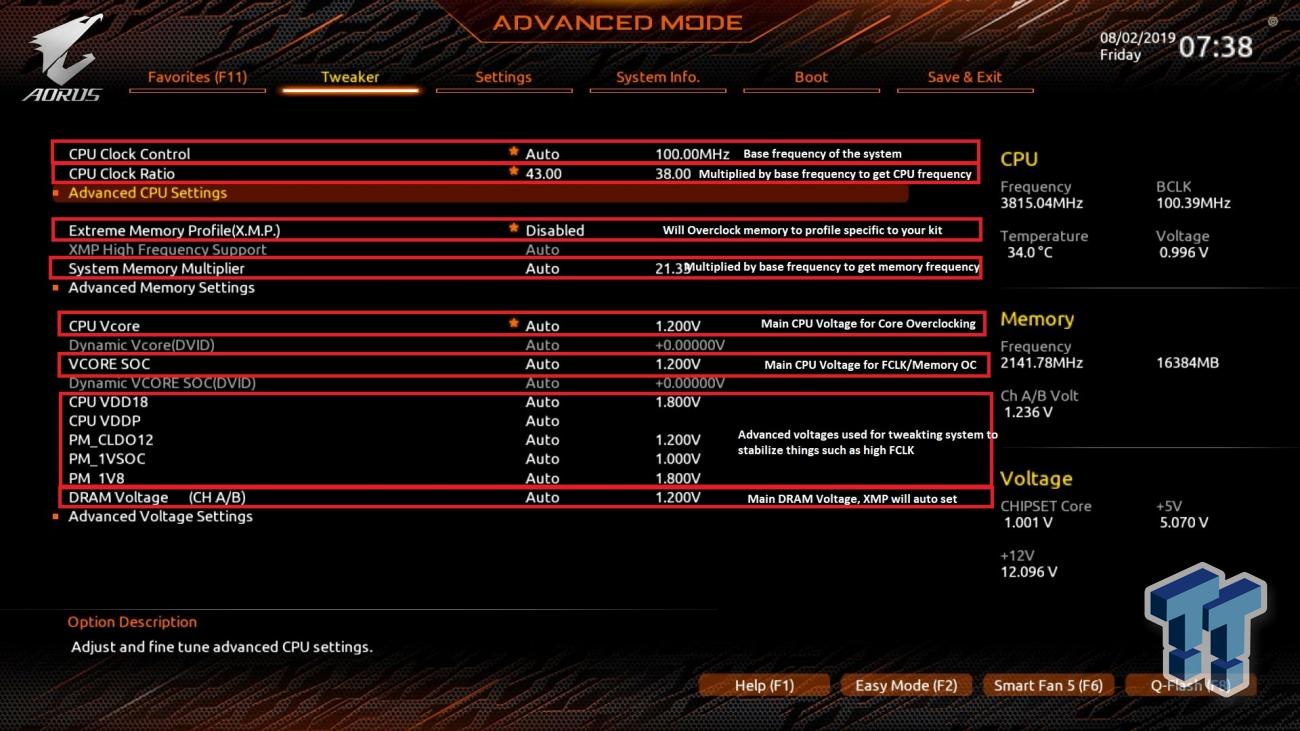Open Smart Fan 5 (F6)
The height and width of the screenshot is (731, 1300).
[x=1047, y=685]
